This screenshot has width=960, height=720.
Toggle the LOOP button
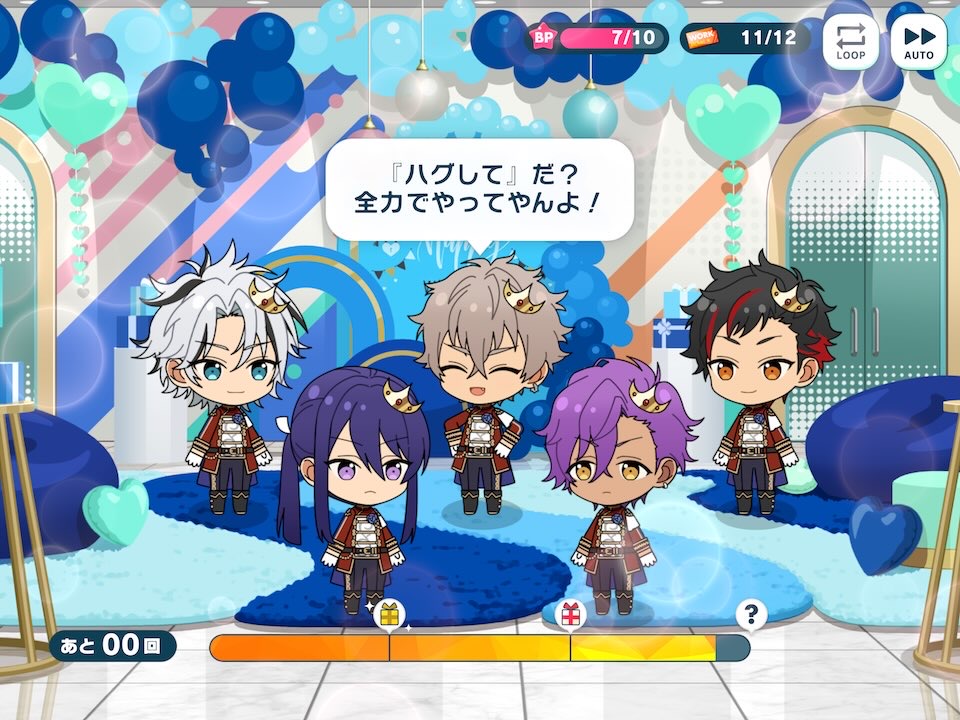click(x=851, y=42)
